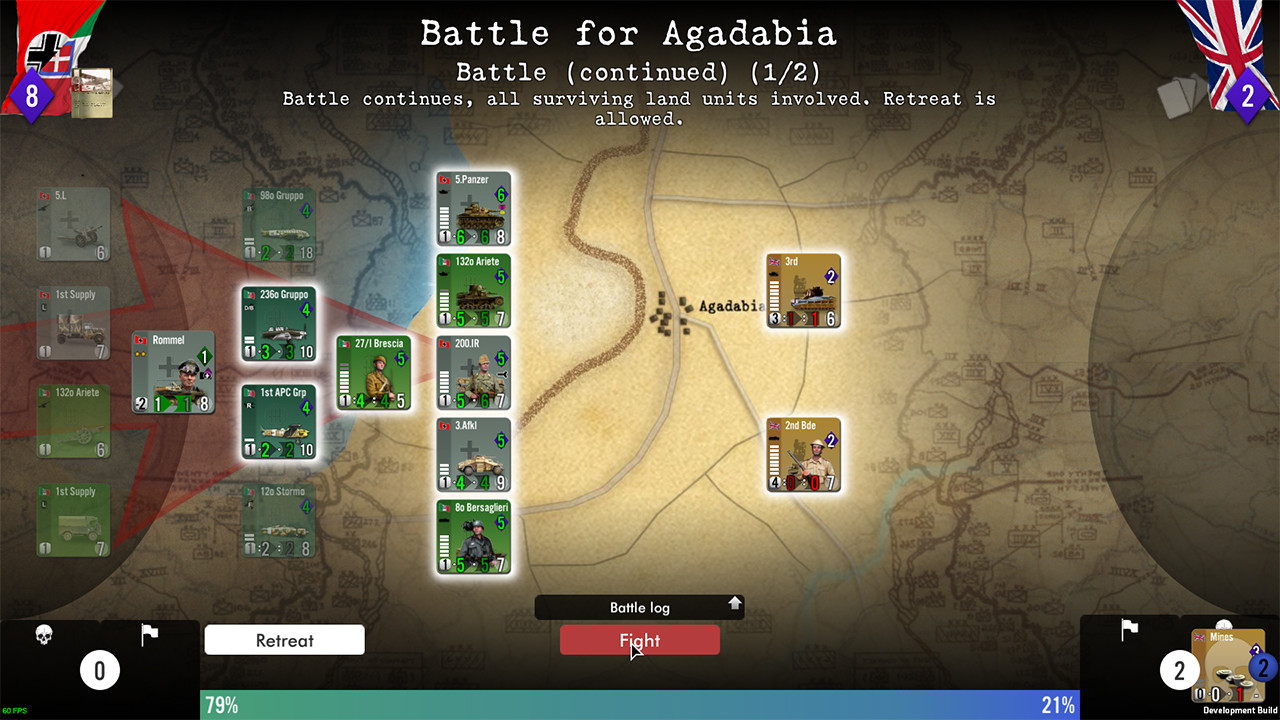Click the clock icon above the Mines card

coord(1224,624)
